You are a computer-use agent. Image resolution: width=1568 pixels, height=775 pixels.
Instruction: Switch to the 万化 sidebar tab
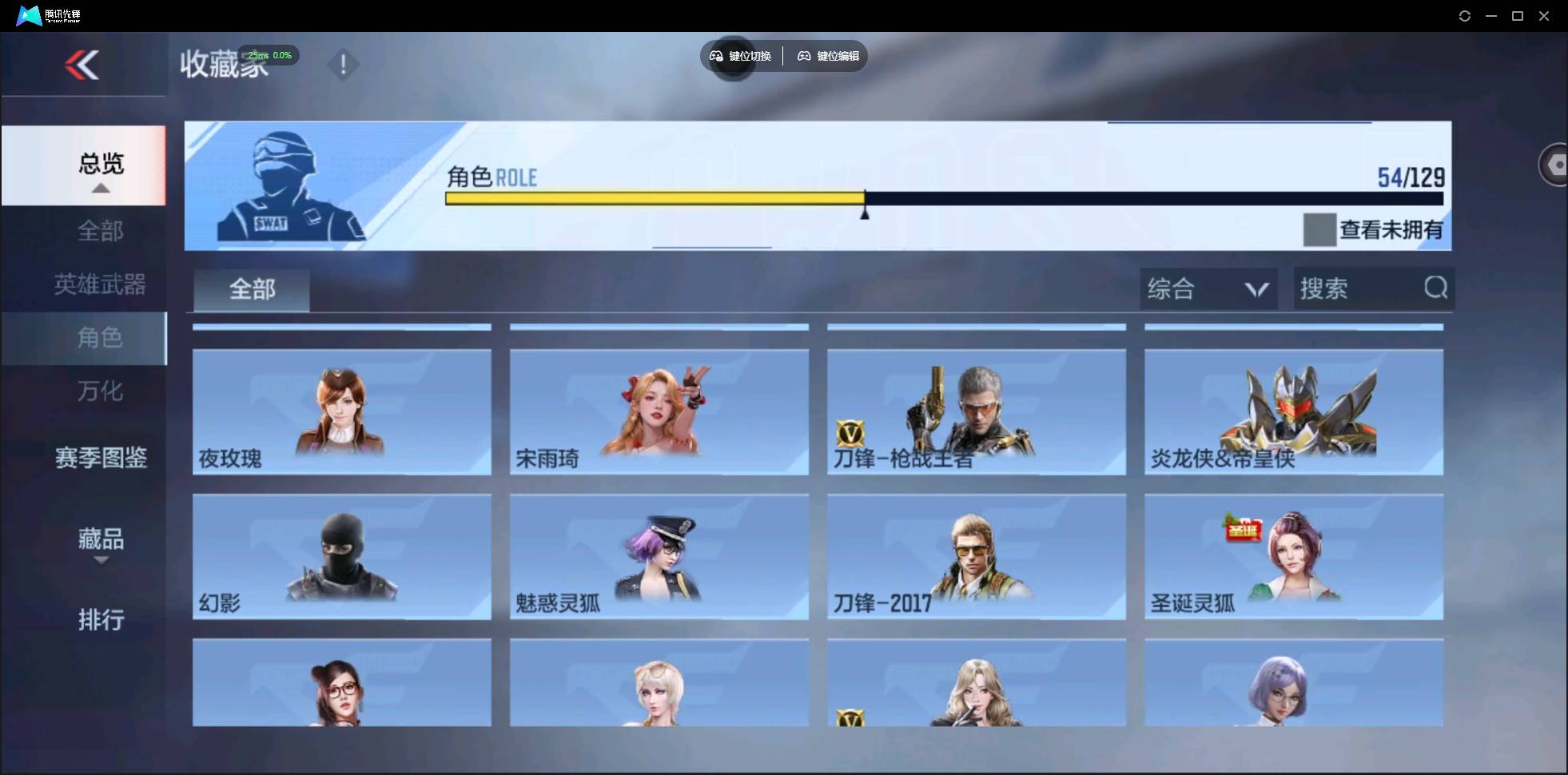click(x=99, y=391)
